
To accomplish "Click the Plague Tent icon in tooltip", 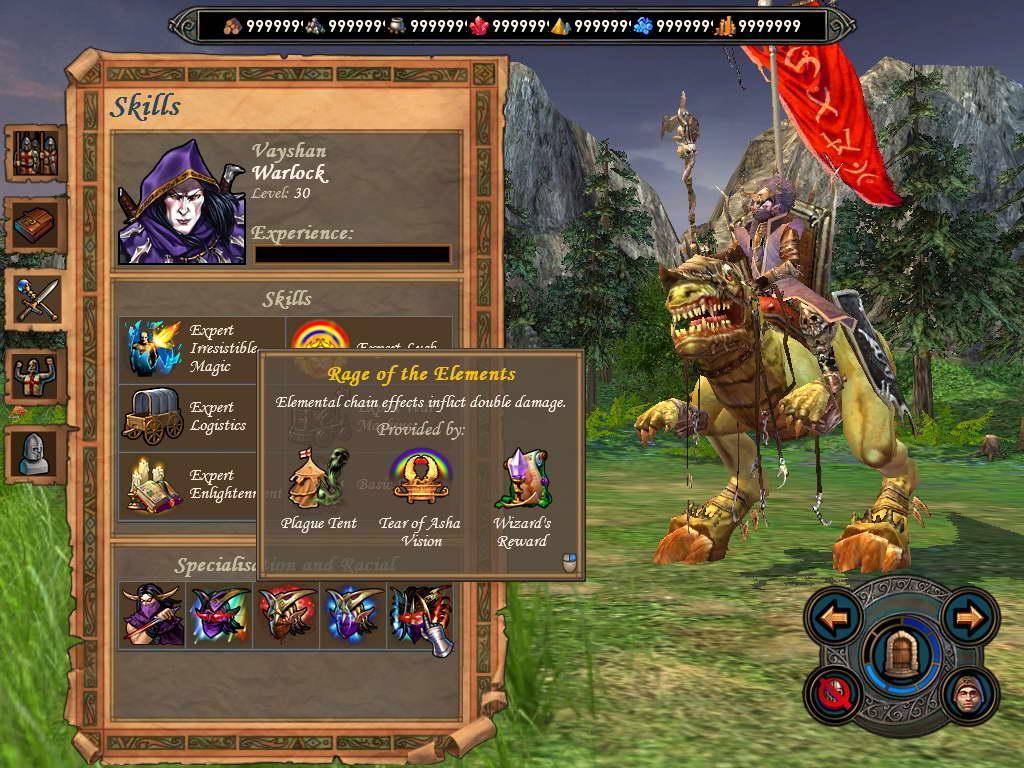I will 318,479.
